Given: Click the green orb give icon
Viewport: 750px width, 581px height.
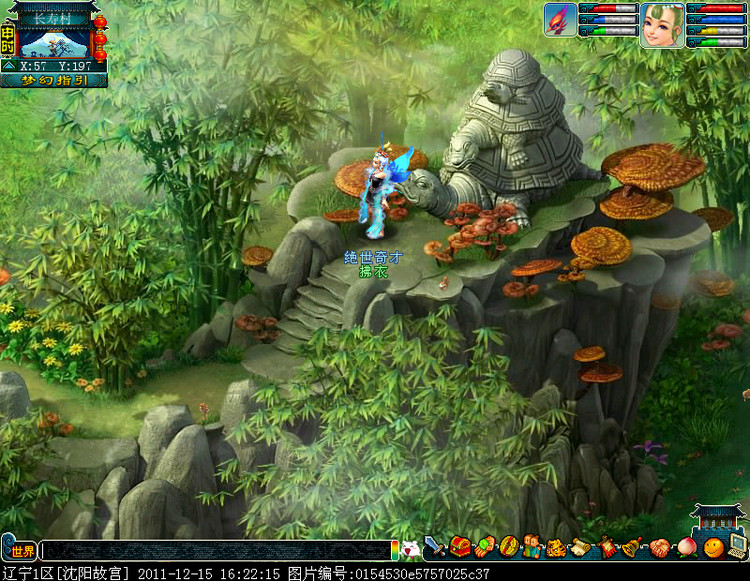Looking at the screenshot, I should click(484, 547).
